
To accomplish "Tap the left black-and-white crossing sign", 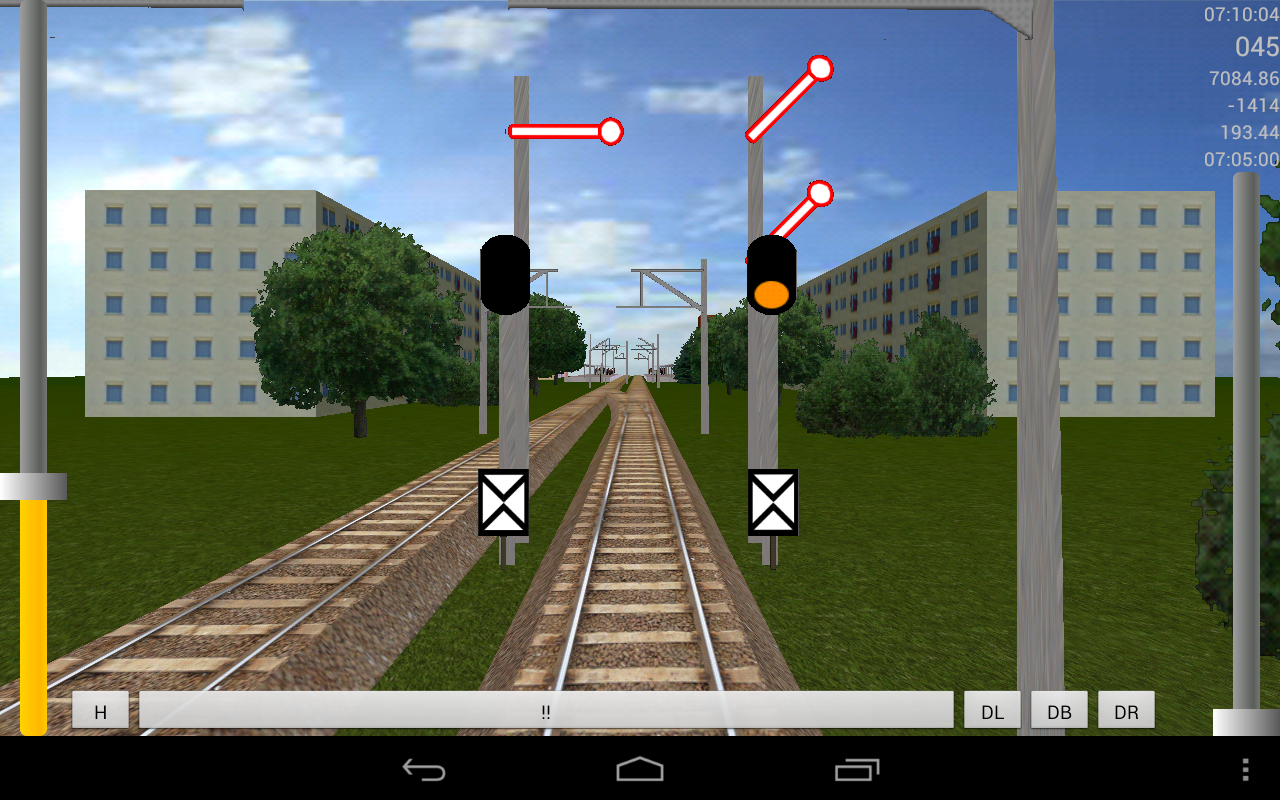I will [x=505, y=502].
